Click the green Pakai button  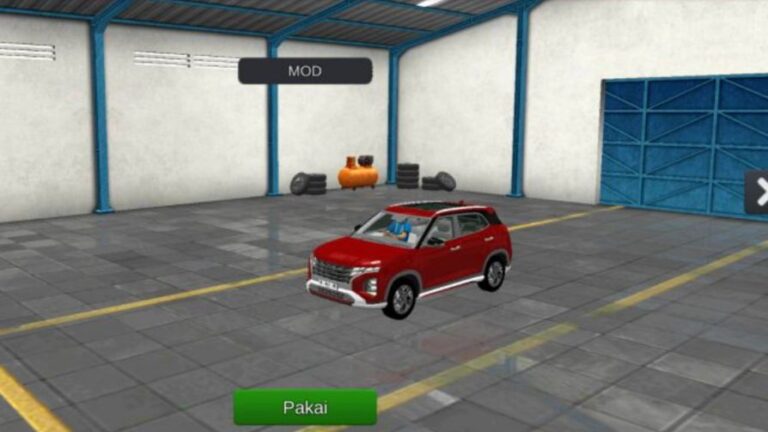point(305,407)
